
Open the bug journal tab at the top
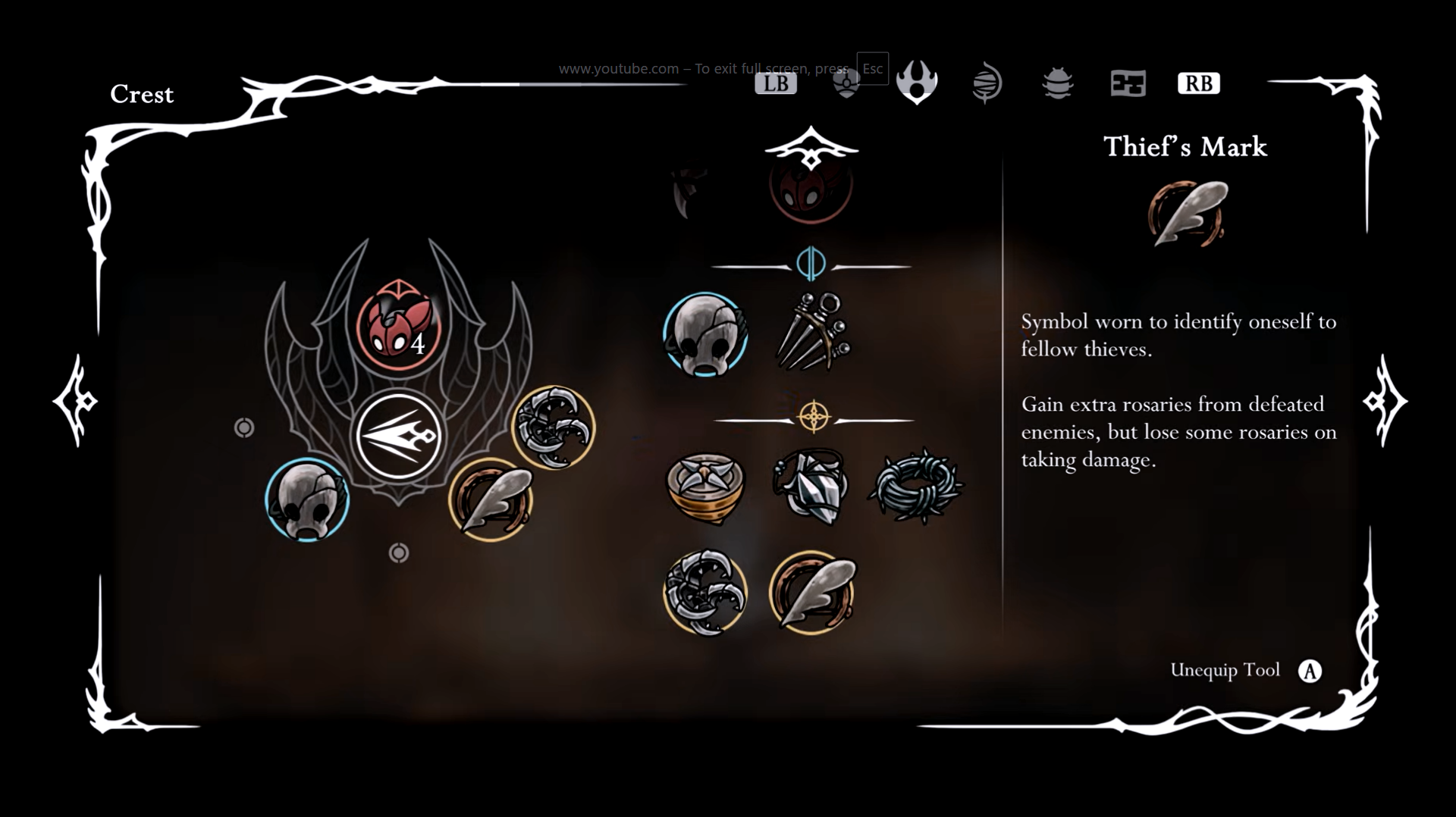1056,83
